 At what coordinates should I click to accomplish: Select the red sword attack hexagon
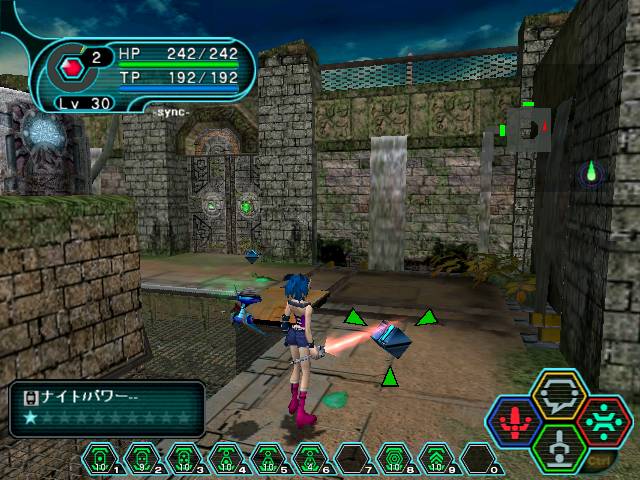click(514, 420)
